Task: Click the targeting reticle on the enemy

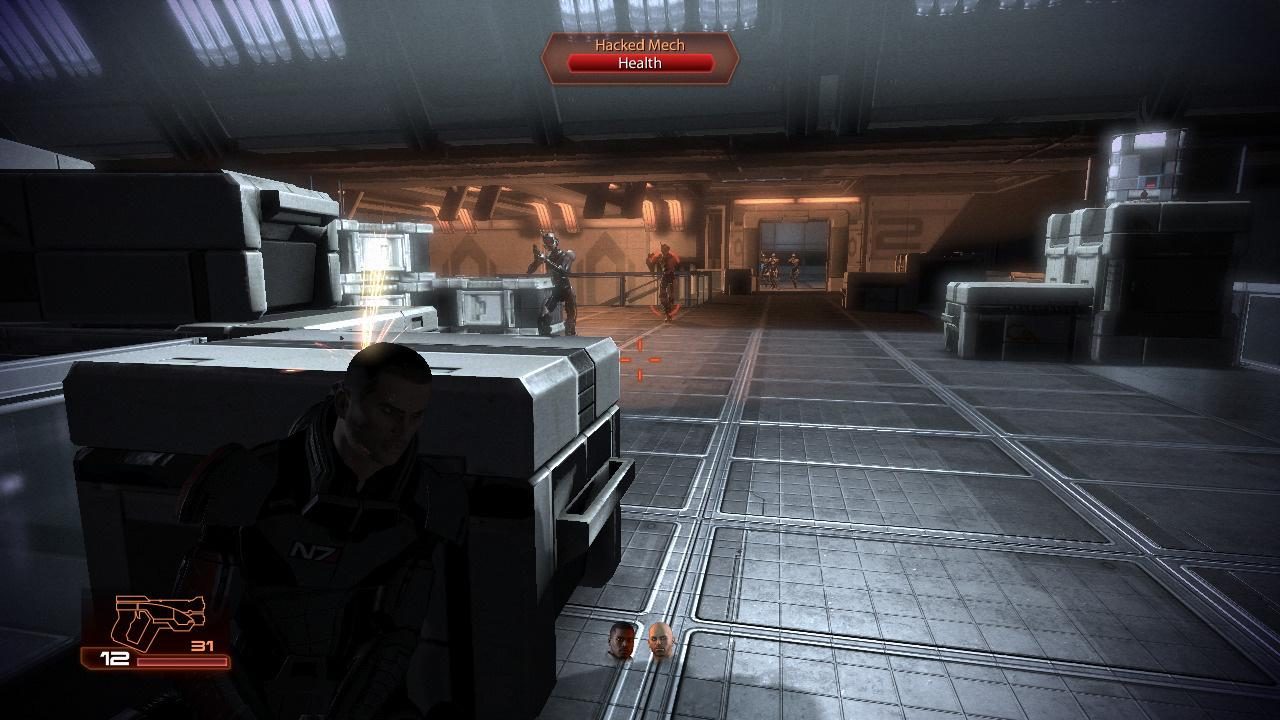Action: coord(638,360)
